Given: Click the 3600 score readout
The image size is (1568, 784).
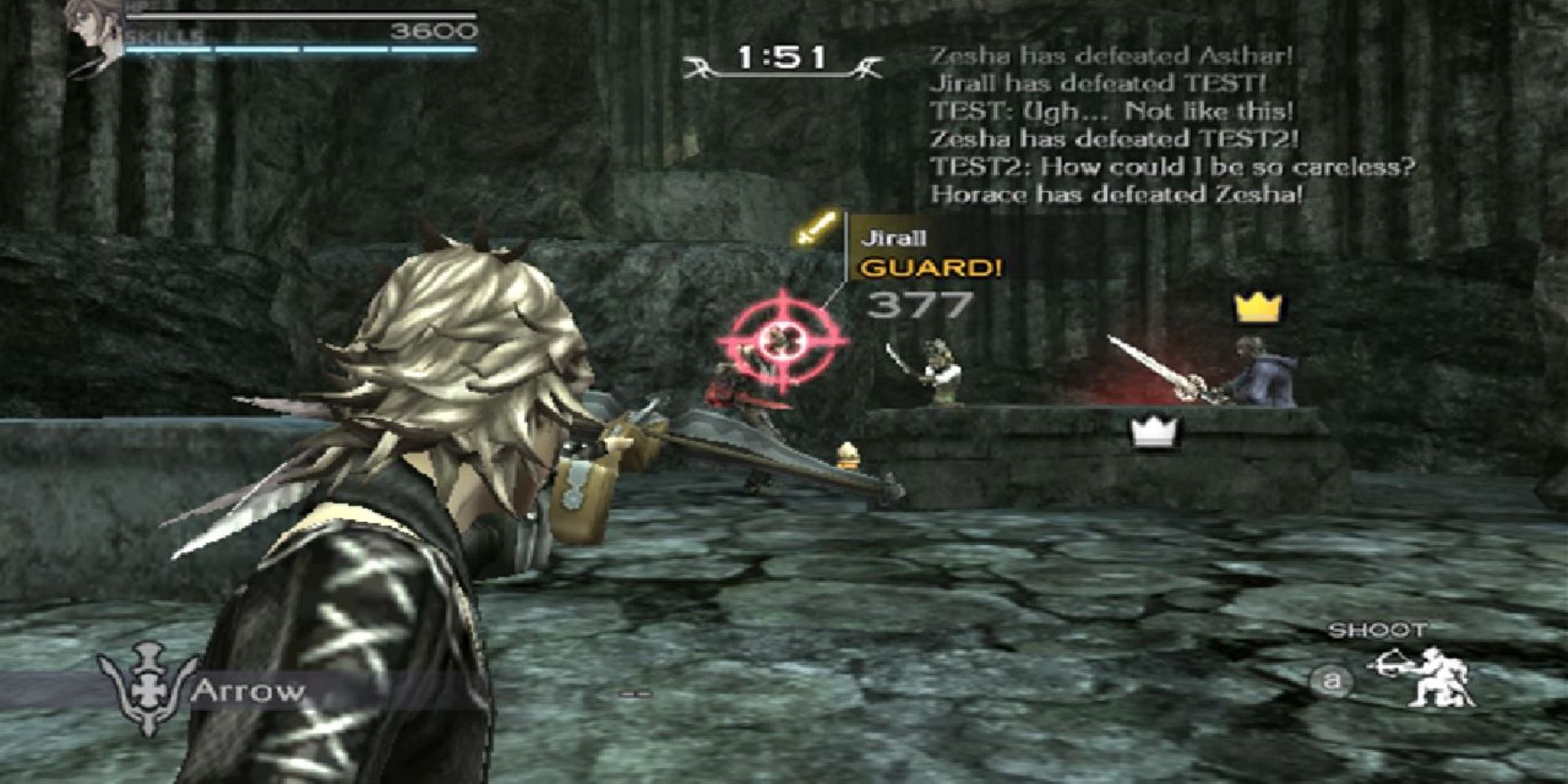Looking at the screenshot, I should click(435, 30).
